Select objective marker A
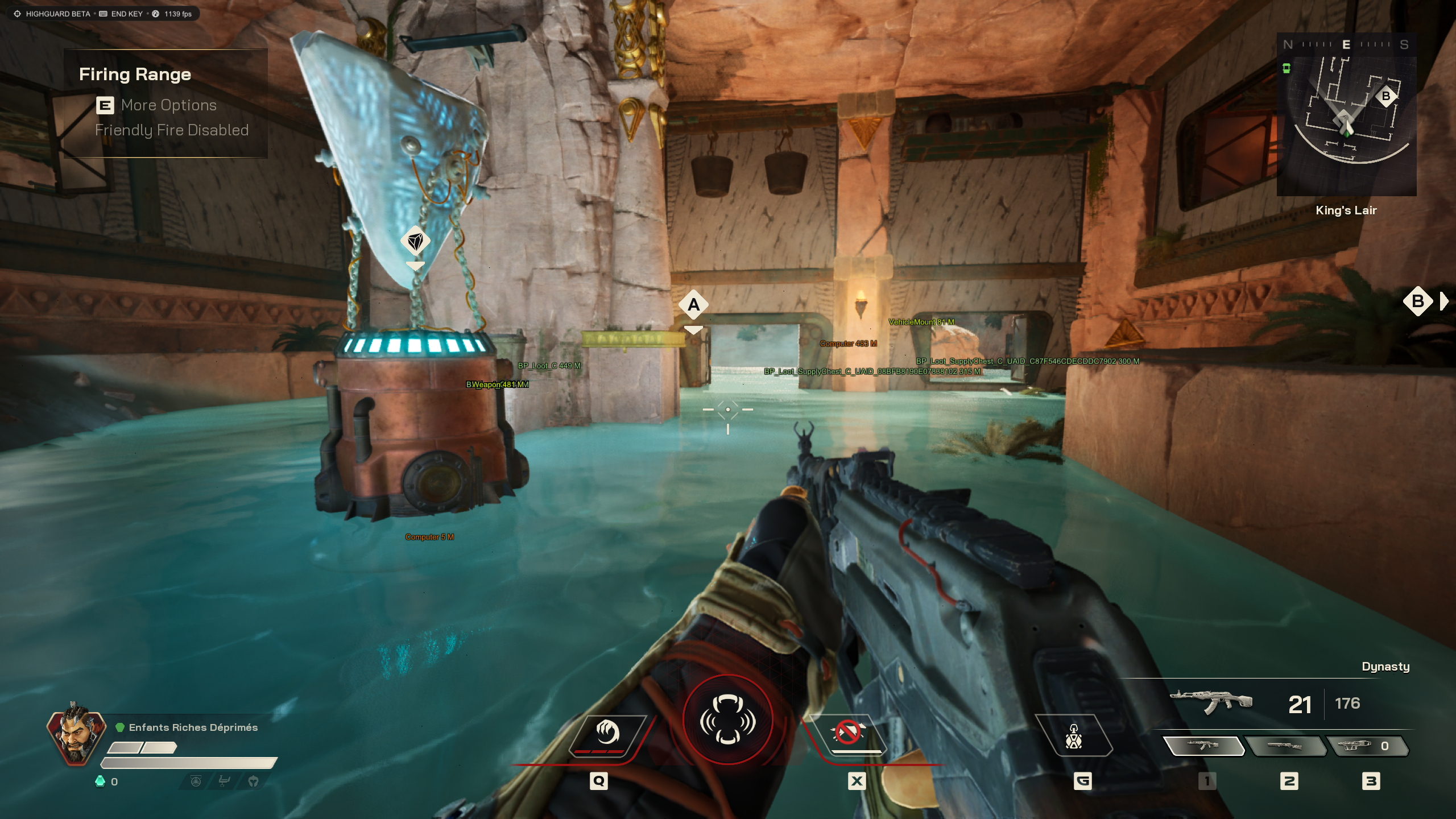 (x=693, y=305)
